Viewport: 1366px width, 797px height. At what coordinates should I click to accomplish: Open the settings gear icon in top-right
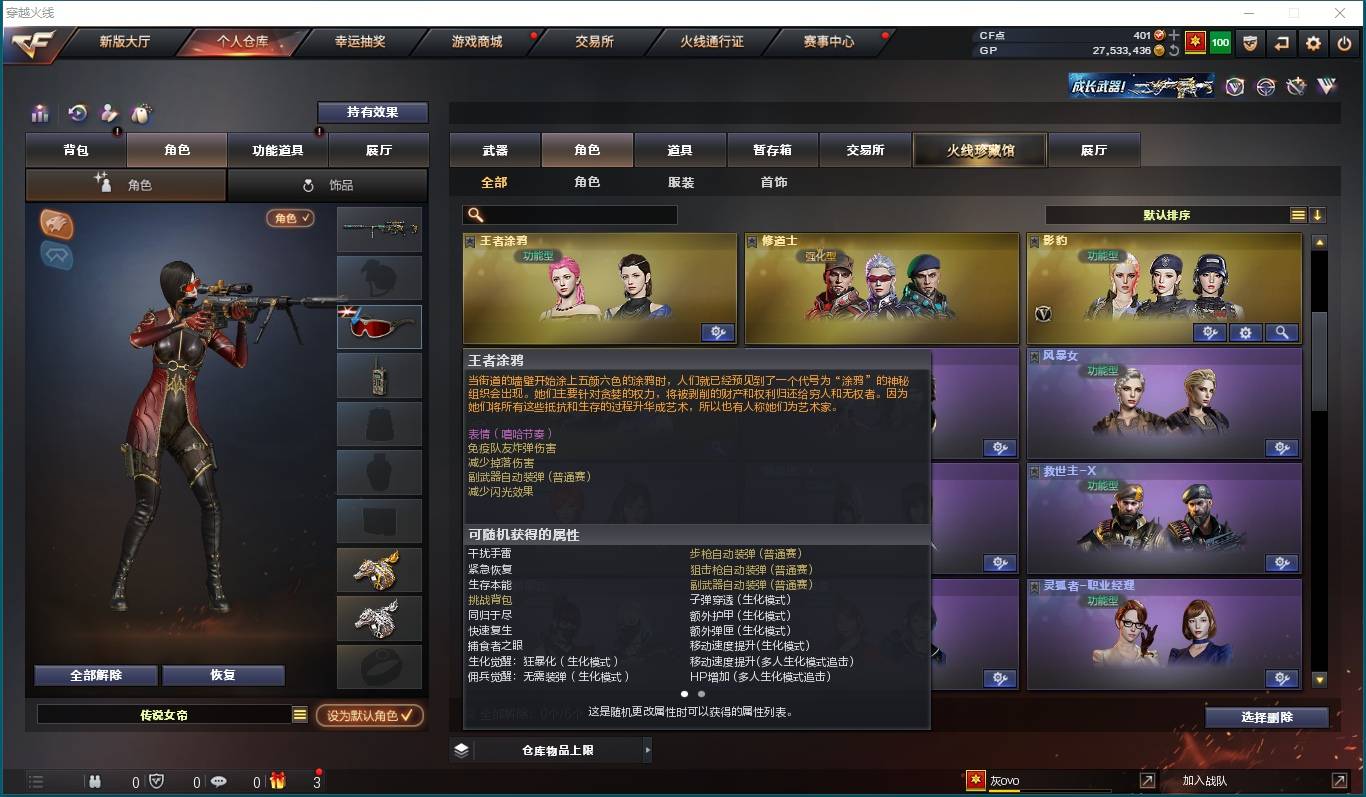[1312, 43]
